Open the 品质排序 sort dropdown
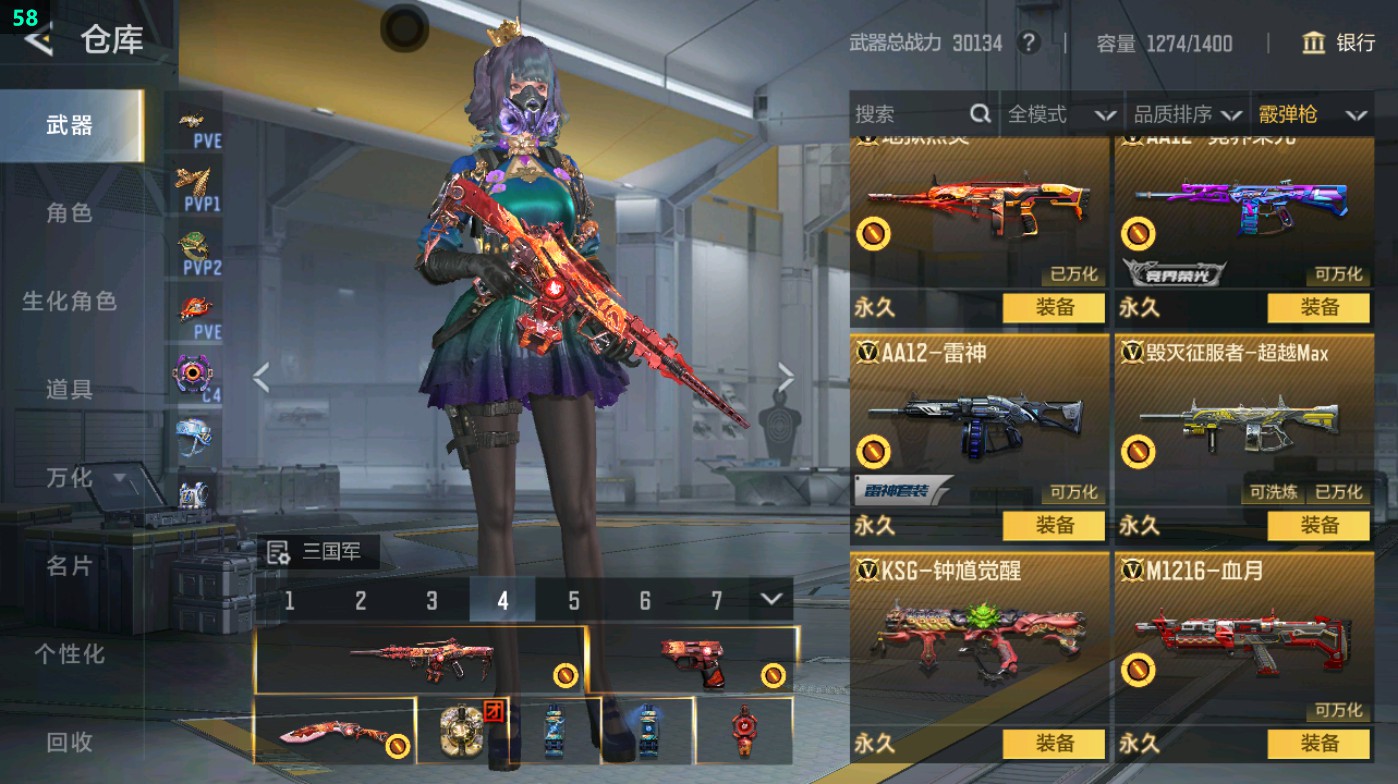 coord(1187,115)
